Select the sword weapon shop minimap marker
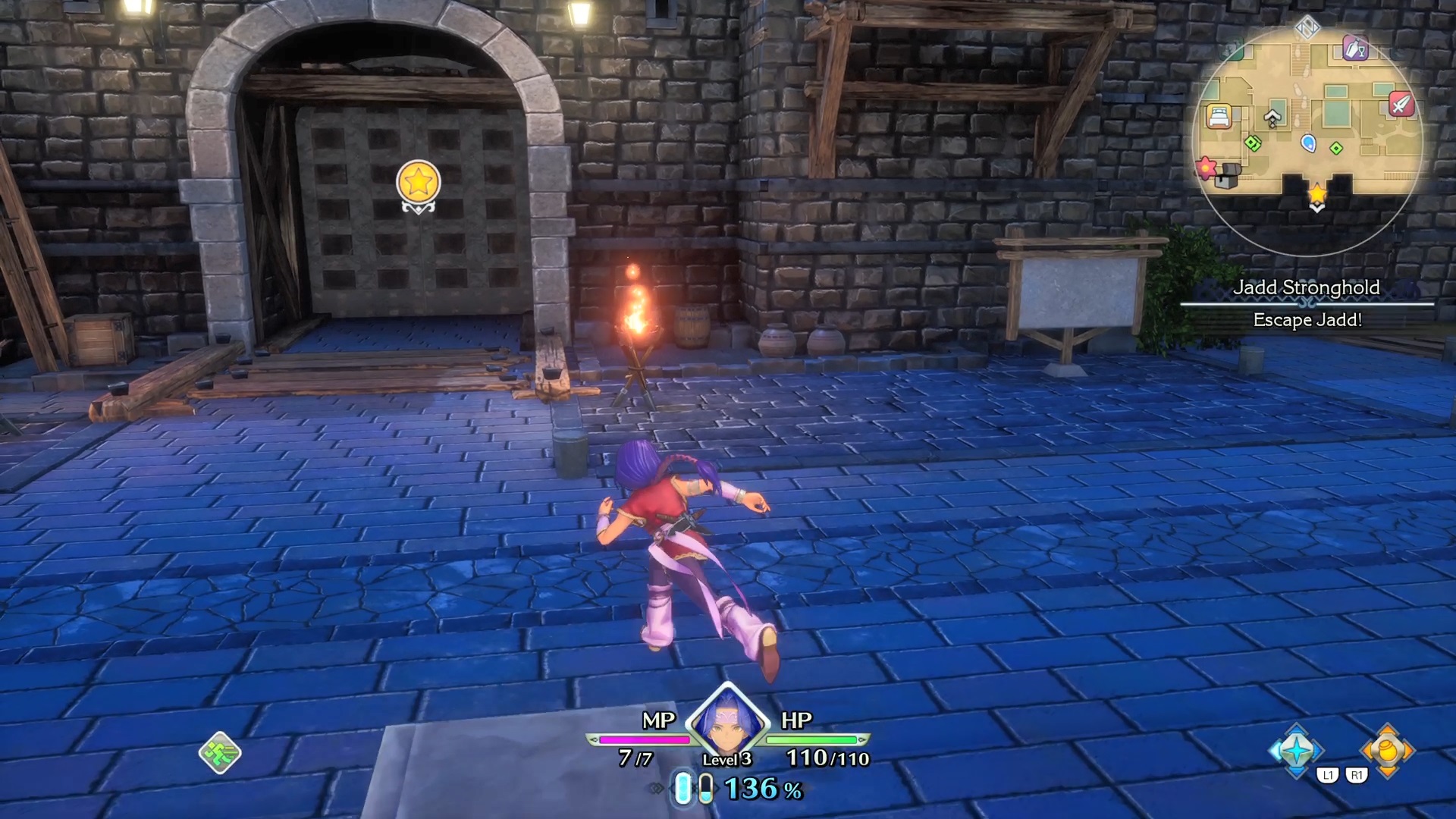Viewport: 1456px width, 819px height. (x=1401, y=103)
